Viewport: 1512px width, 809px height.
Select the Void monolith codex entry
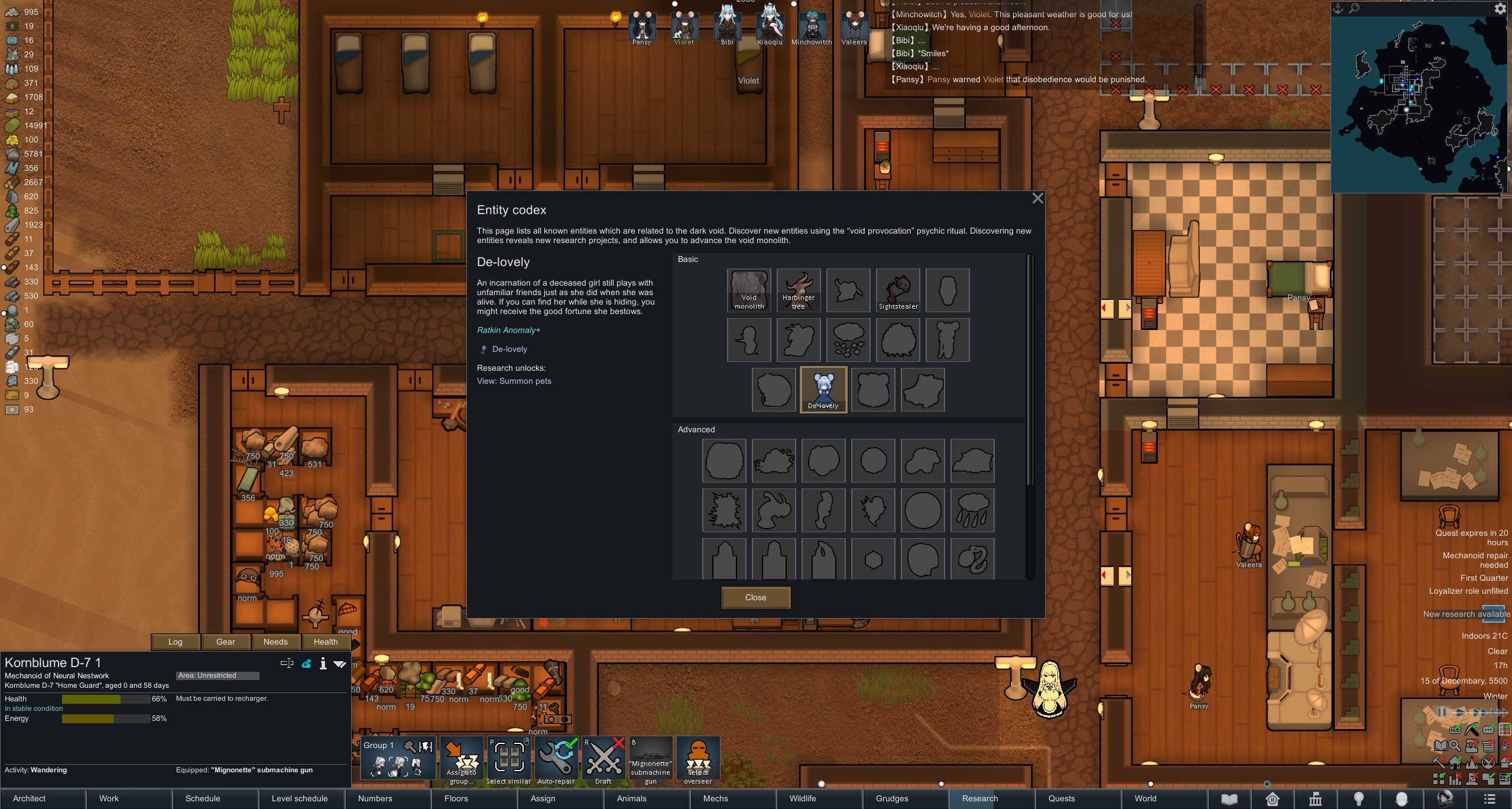(x=749, y=290)
